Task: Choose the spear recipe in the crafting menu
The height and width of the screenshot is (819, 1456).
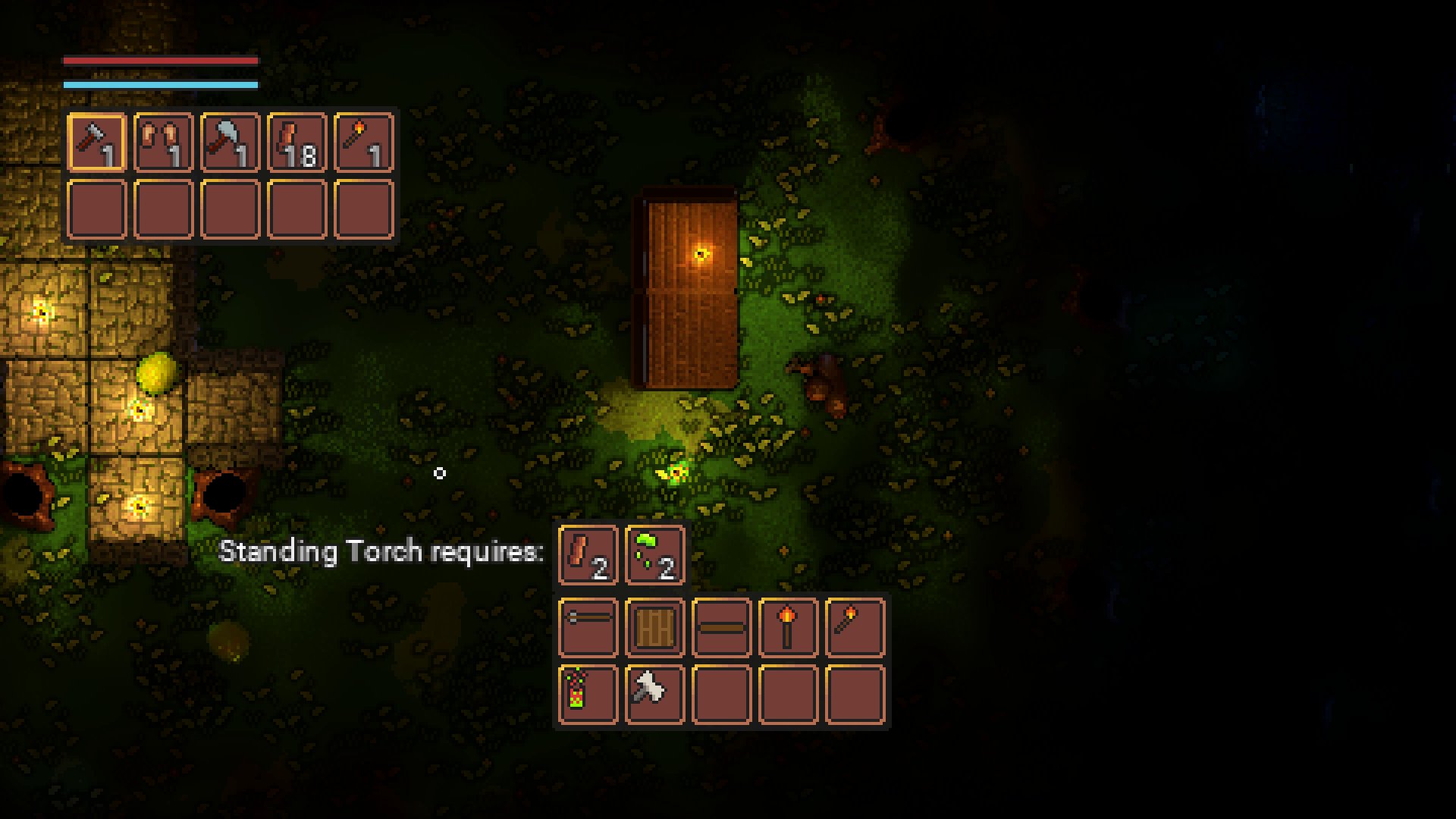Action: [588, 629]
